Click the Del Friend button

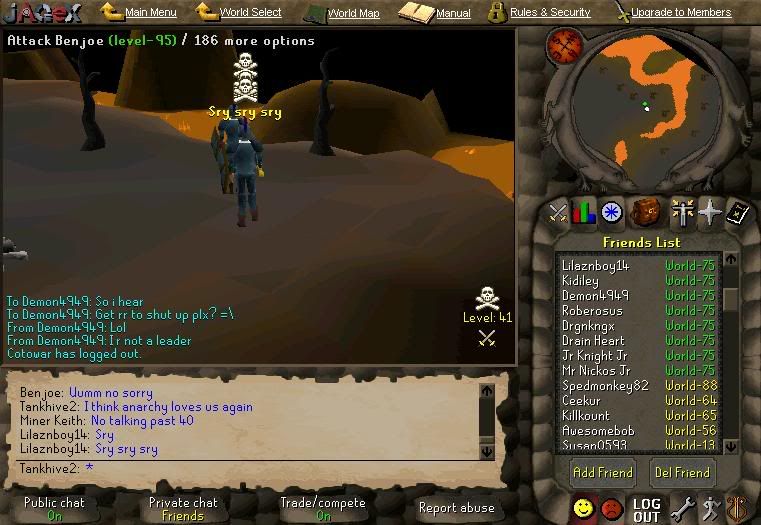(681, 472)
